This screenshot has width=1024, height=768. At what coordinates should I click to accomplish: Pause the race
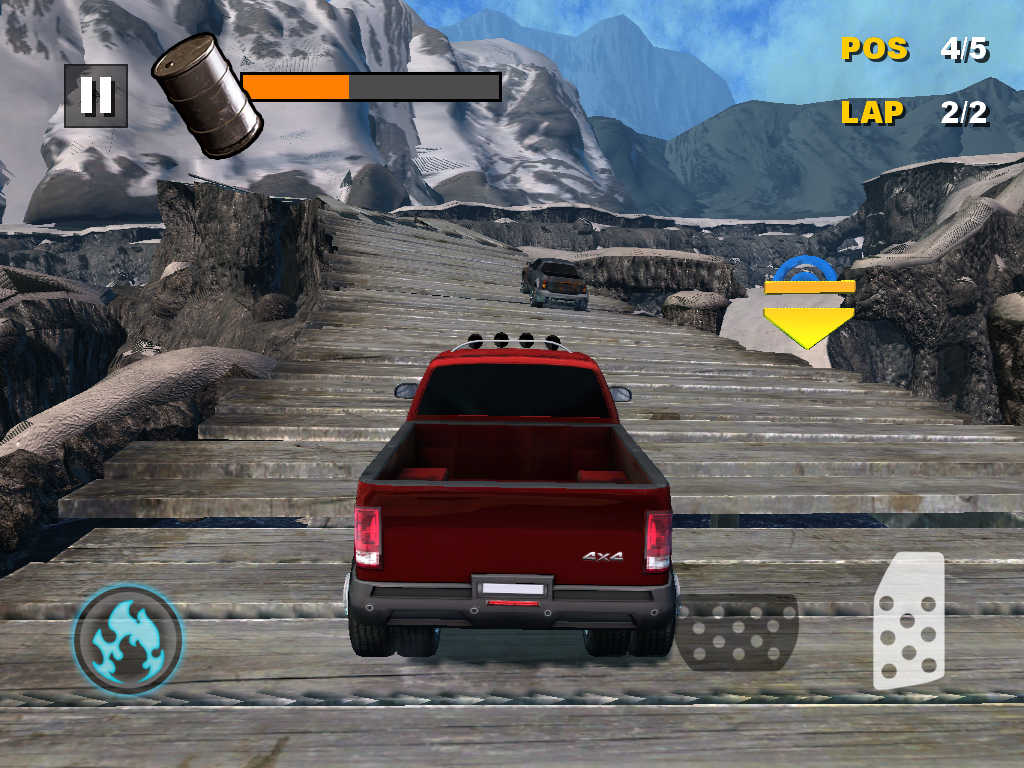(x=96, y=96)
